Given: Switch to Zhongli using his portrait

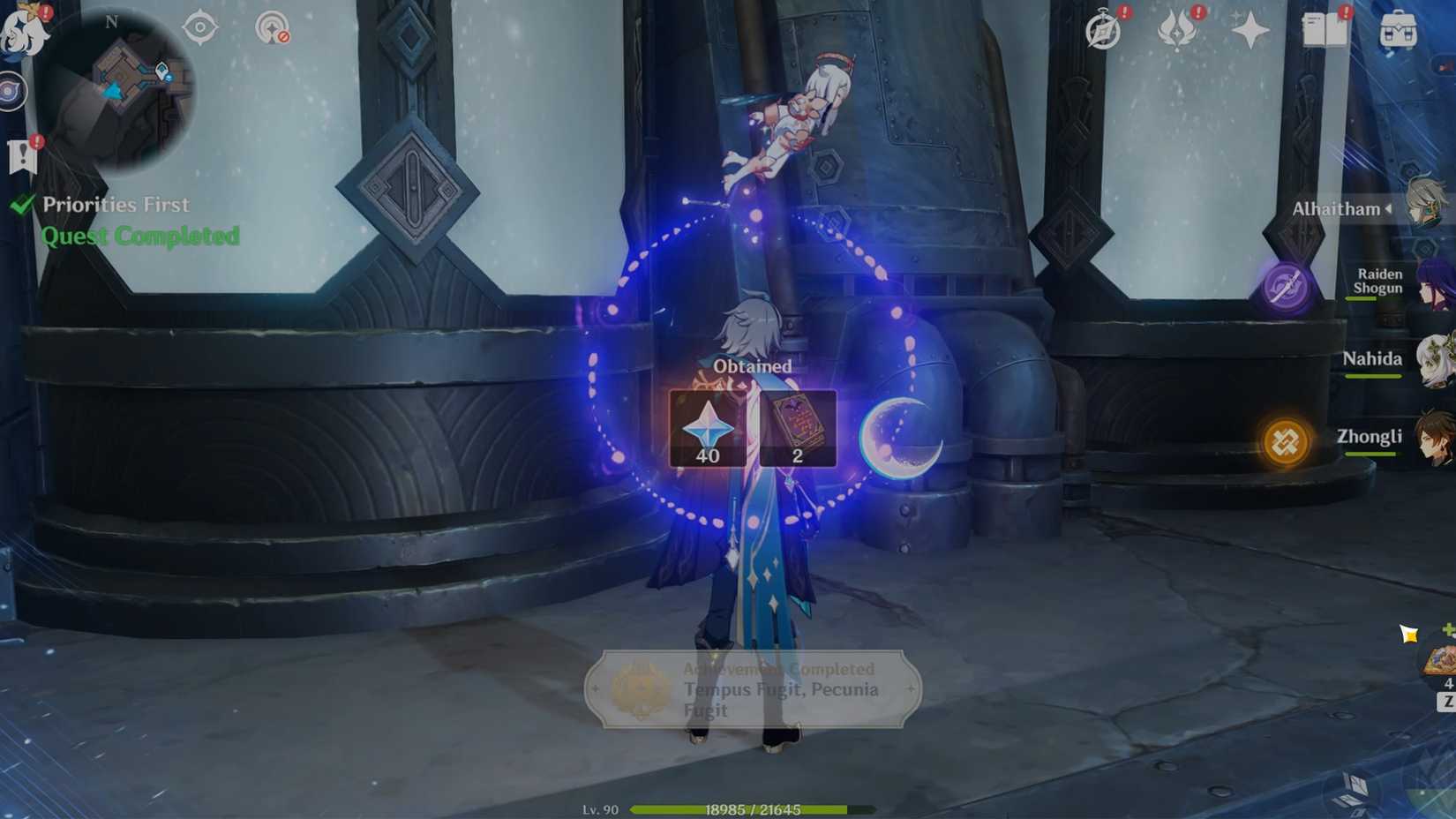Looking at the screenshot, I should 1434,437.
